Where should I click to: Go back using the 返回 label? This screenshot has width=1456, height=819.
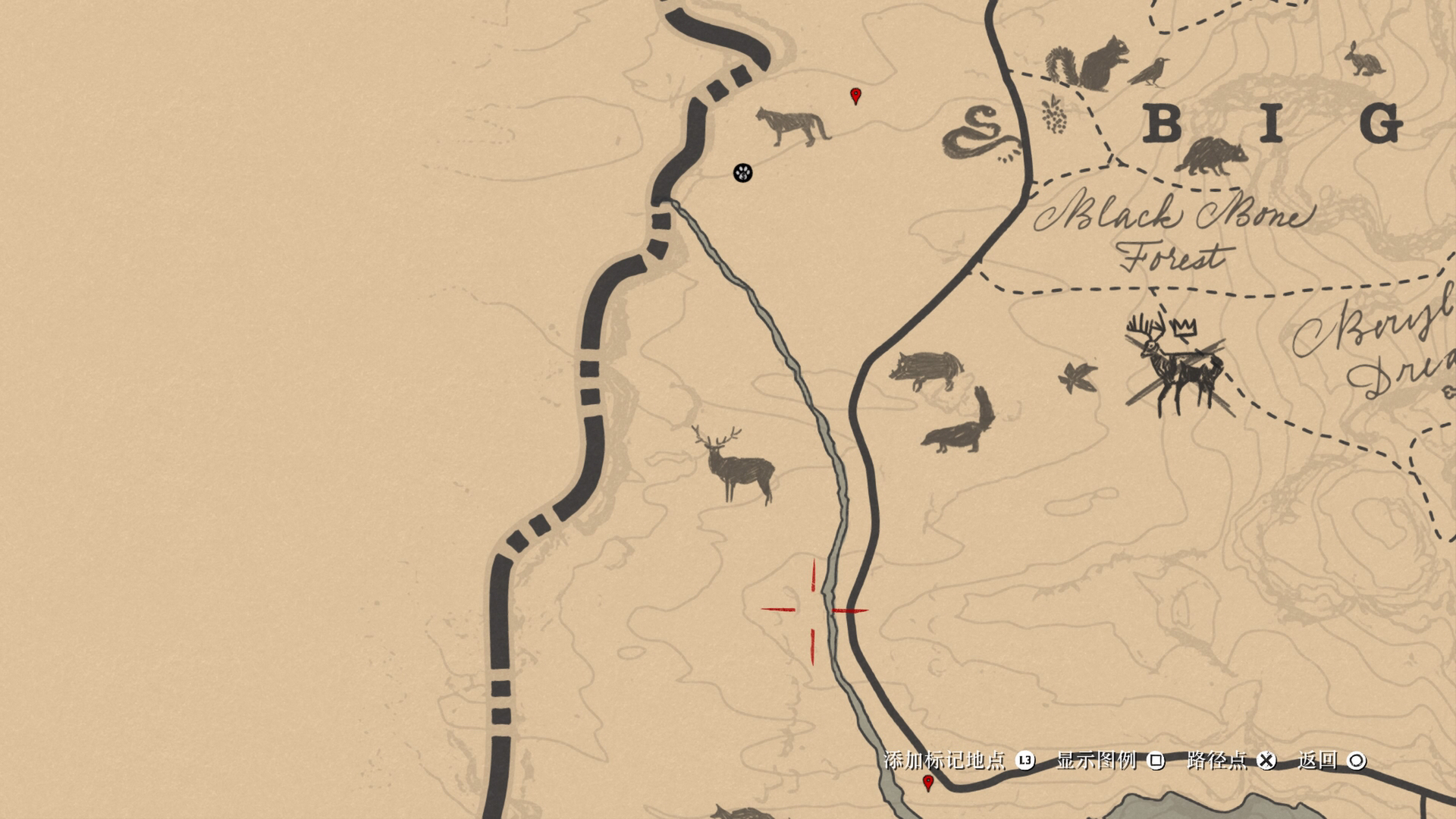1317,760
